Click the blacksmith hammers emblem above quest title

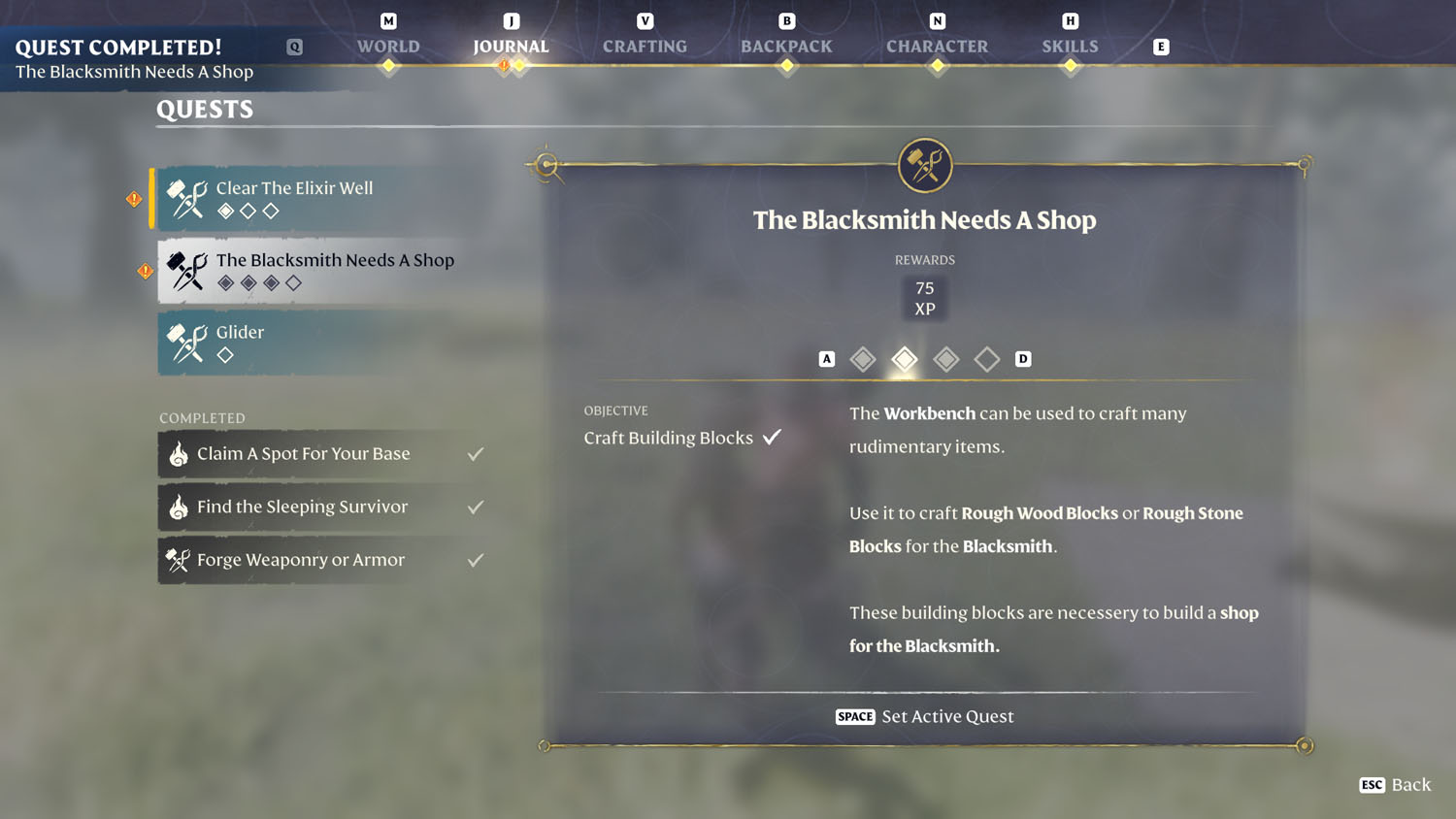coord(924,165)
